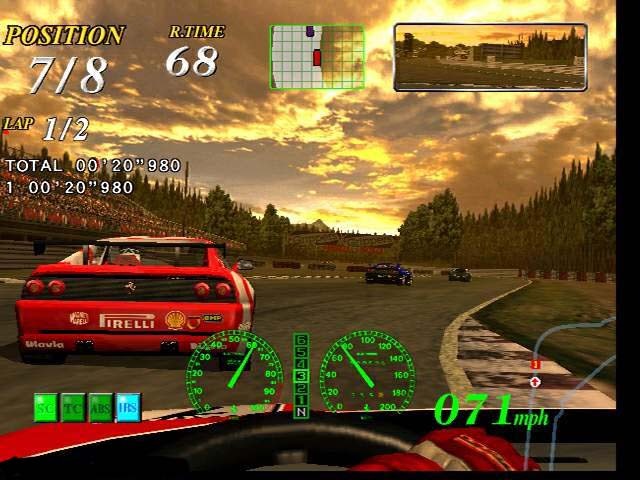Toggle the blue IBS indicator
Screen dimensions: 640x480
click(127, 407)
